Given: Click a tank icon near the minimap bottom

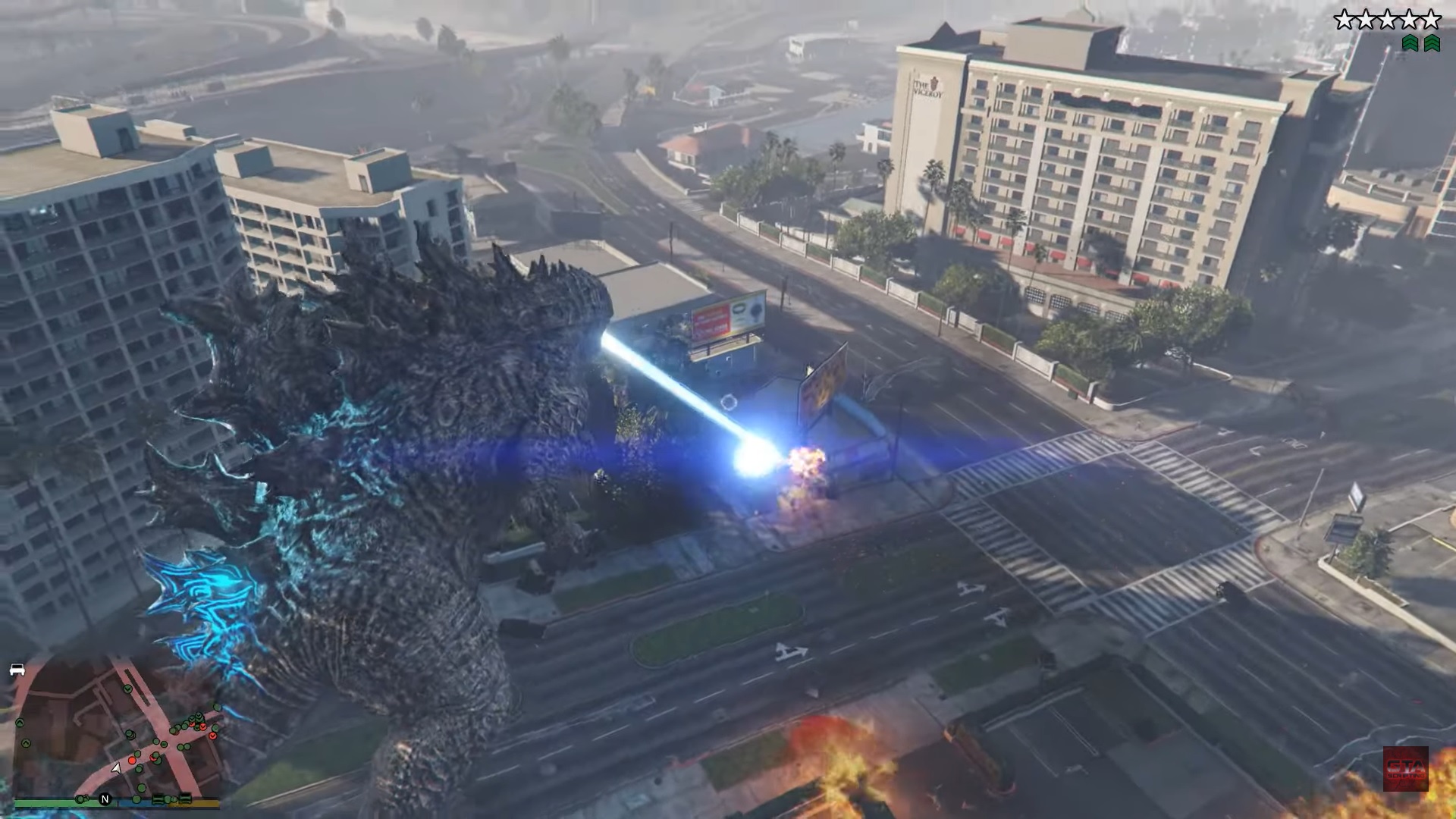Looking at the screenshot, I should [158, 800].
